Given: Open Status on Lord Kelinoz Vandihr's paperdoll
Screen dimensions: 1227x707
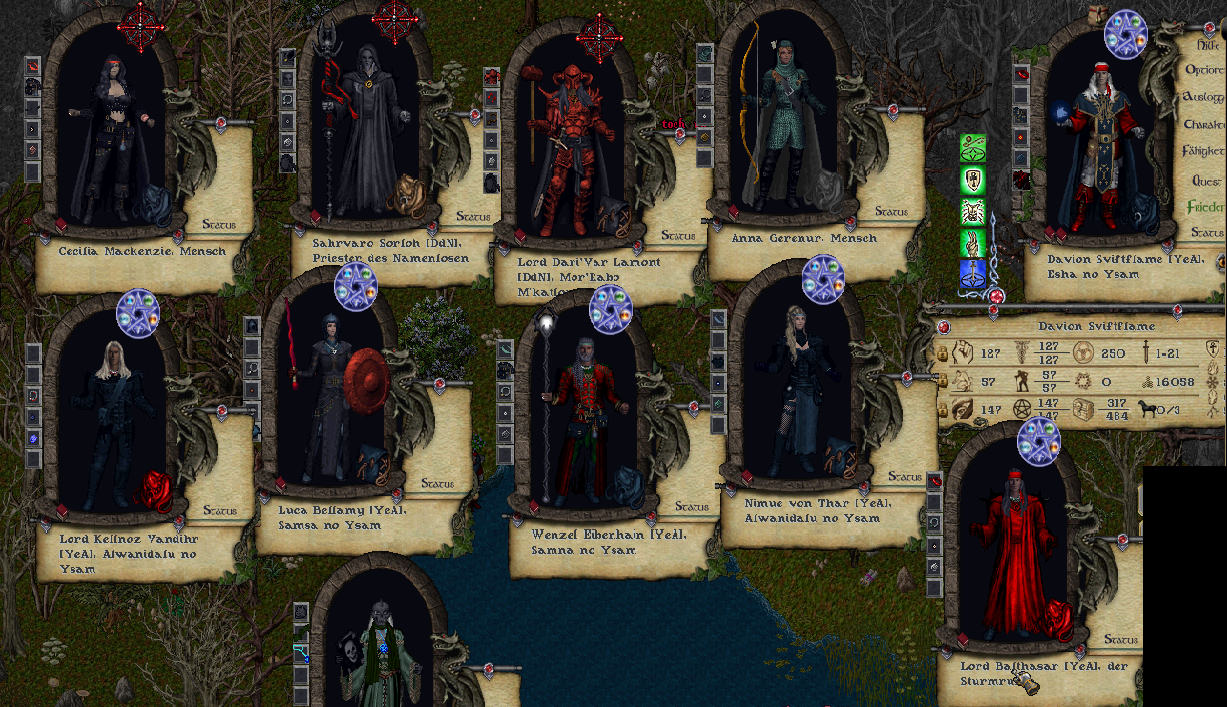Looking at the screenshot, I should tap(220, 510).
